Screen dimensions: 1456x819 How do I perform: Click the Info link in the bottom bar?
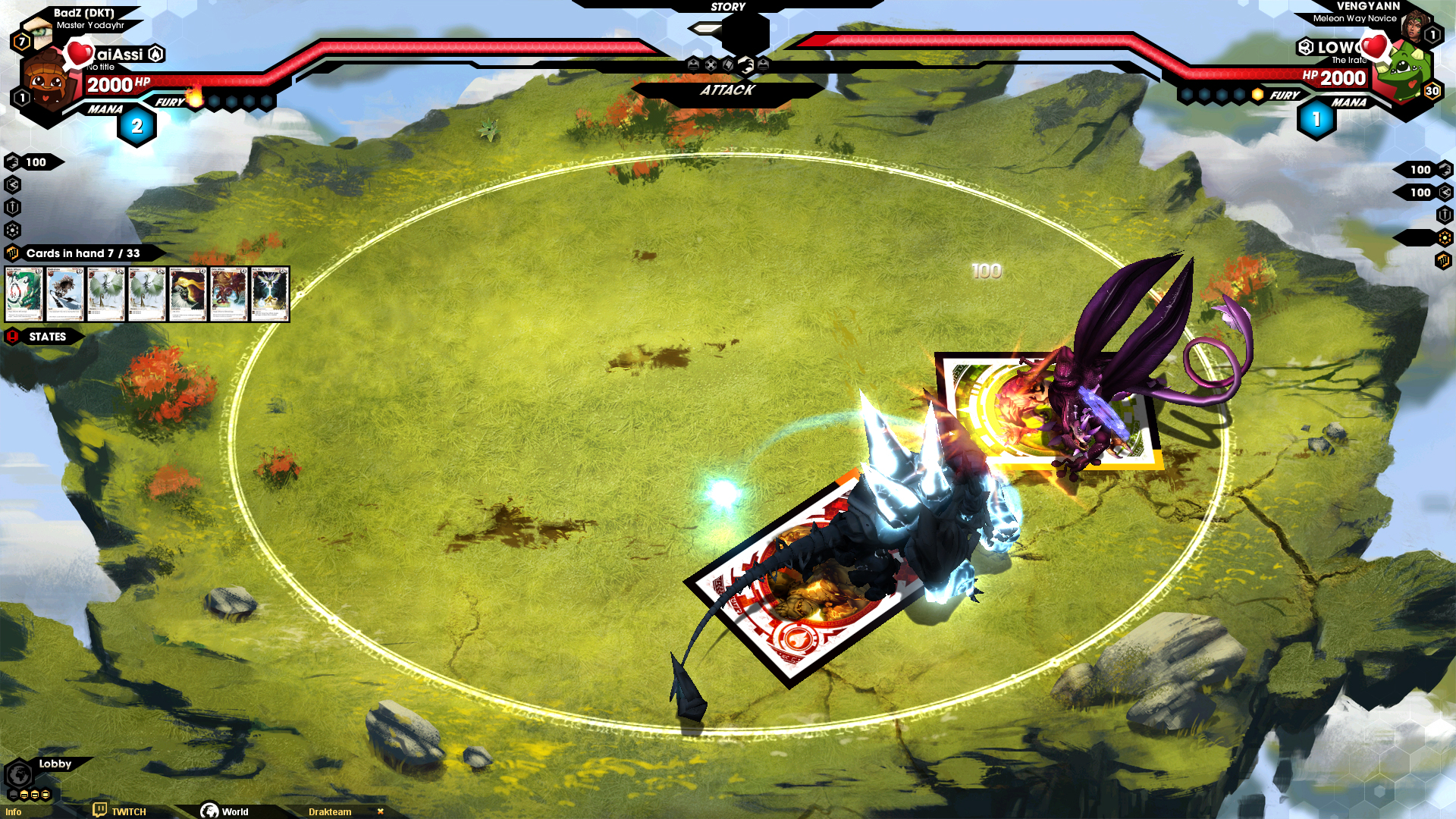point(12,811)
